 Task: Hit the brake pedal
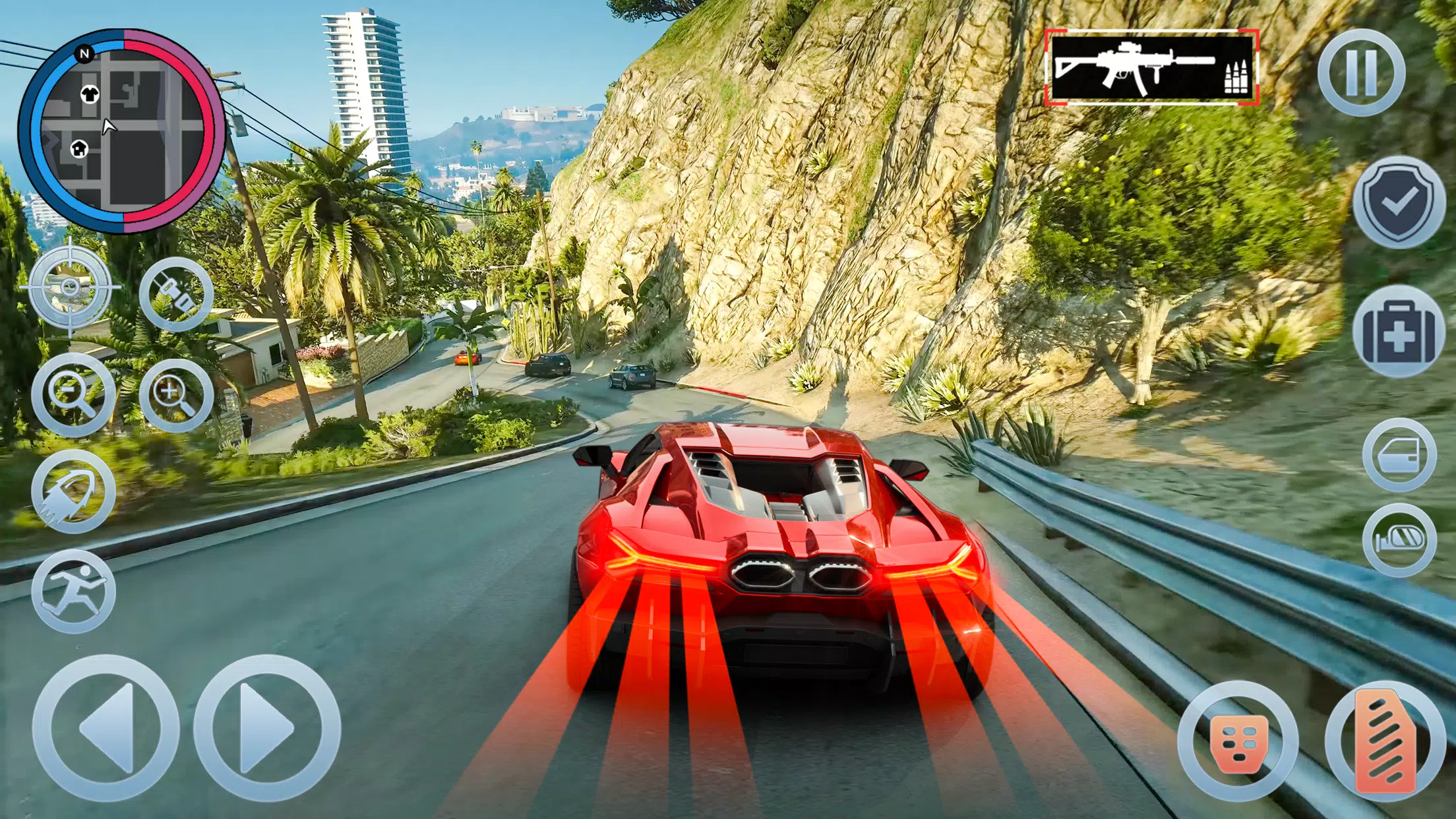pyautogui.click(x=1238, y=743)
